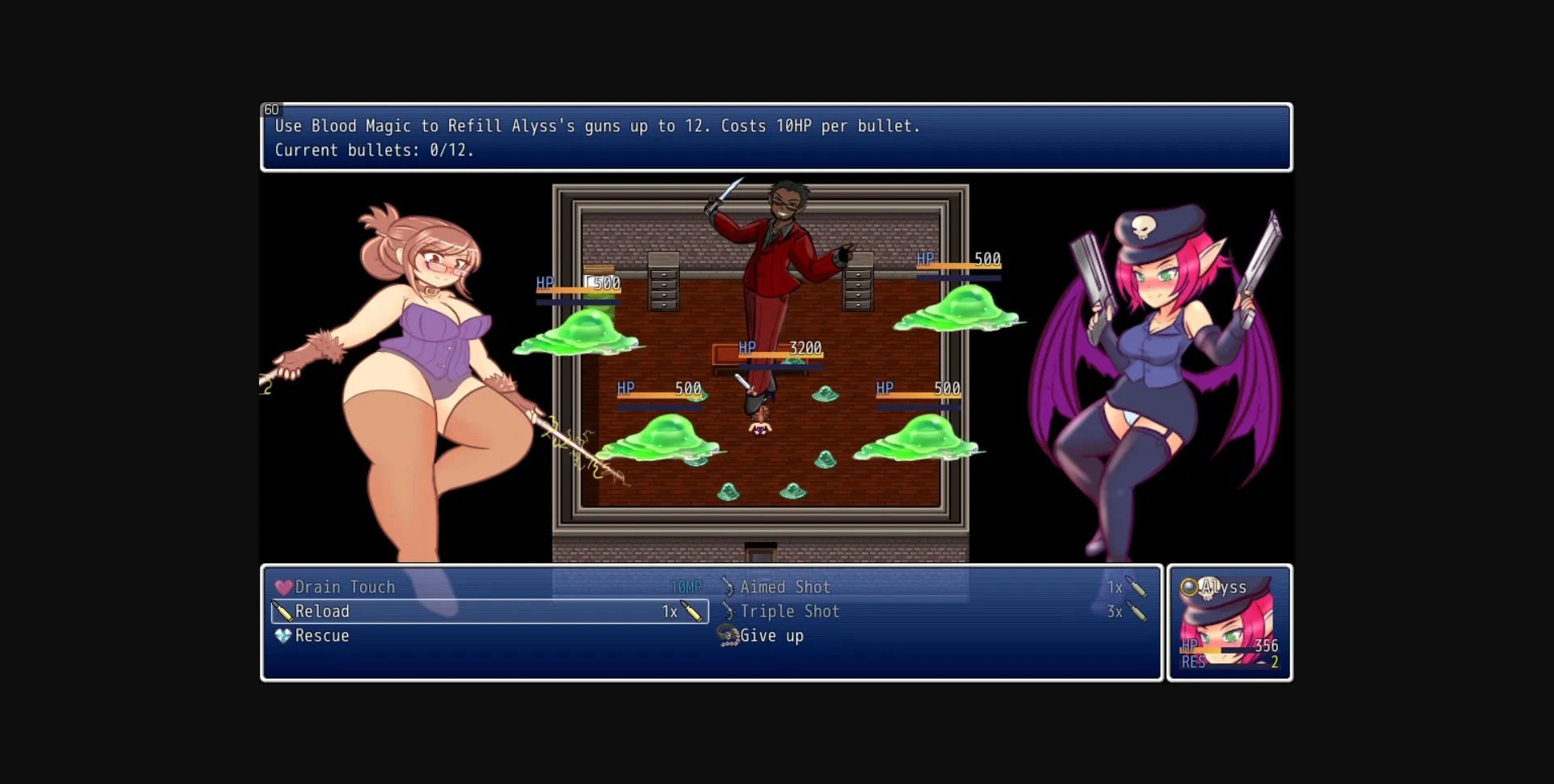Activate the Drain Touch skill
1554x784 pixels.
[346, 587]
